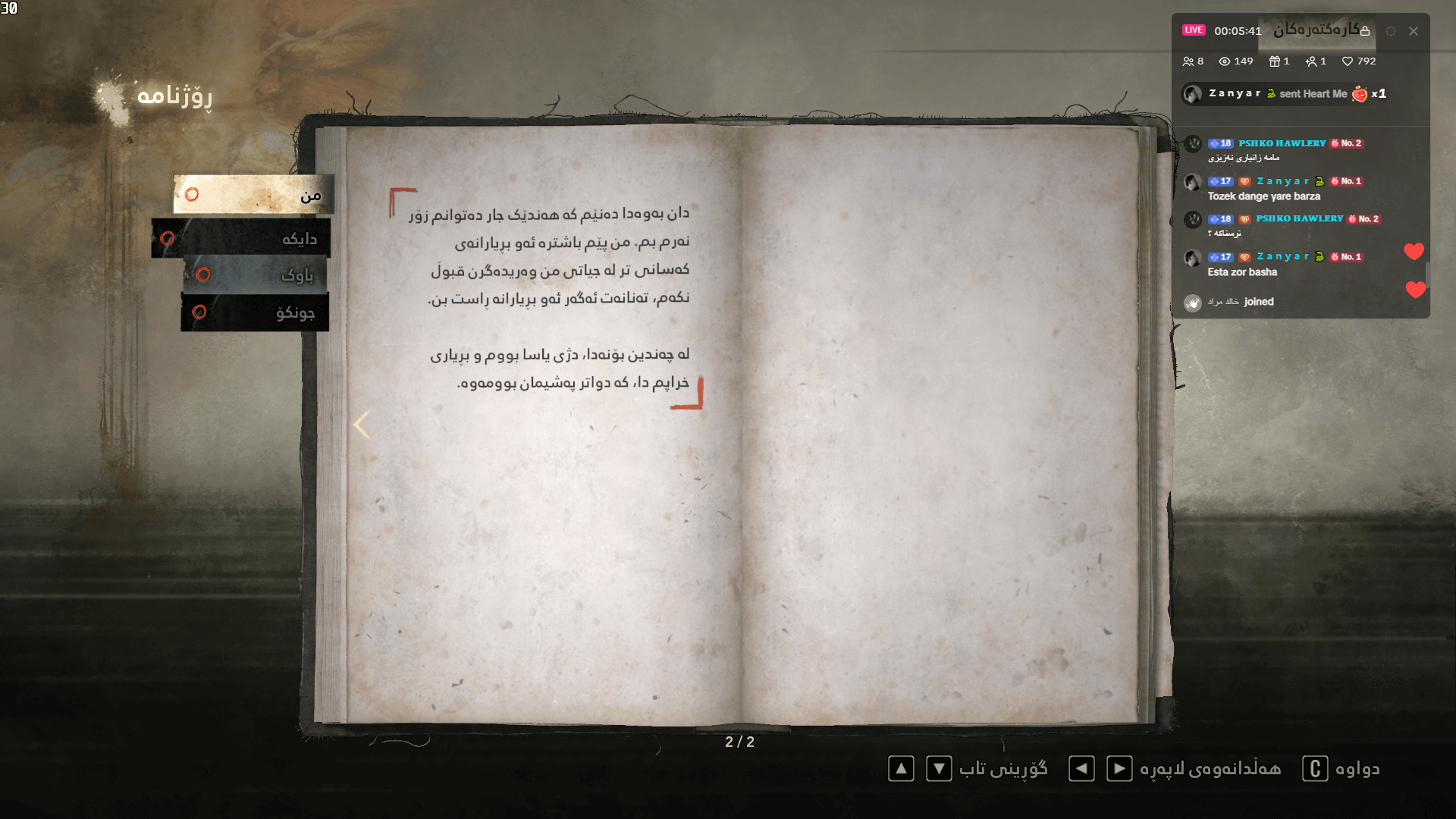Open the stream settings gear icon
The height and width of the screenshot is (819, 1456).
click(1392, 31)
